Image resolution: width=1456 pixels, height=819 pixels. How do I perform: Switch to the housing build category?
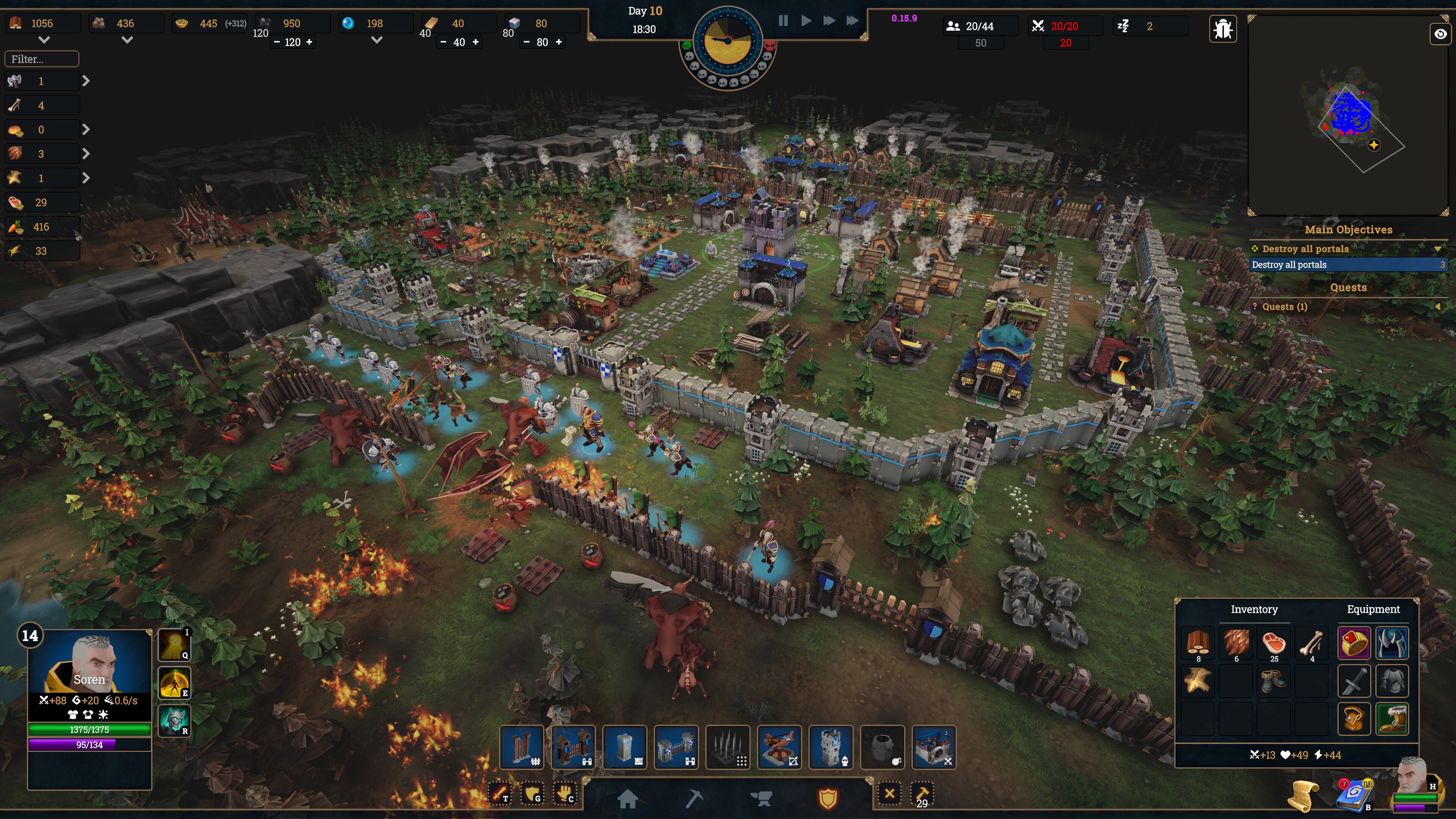click(x=628, y=798)
